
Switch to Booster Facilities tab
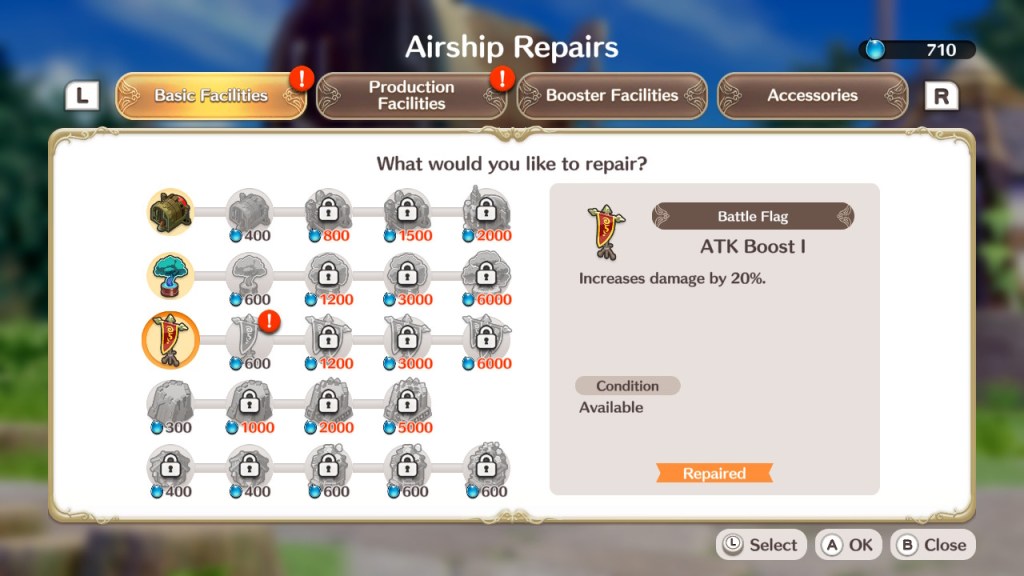pyautogui.click(x=611, y=96)
